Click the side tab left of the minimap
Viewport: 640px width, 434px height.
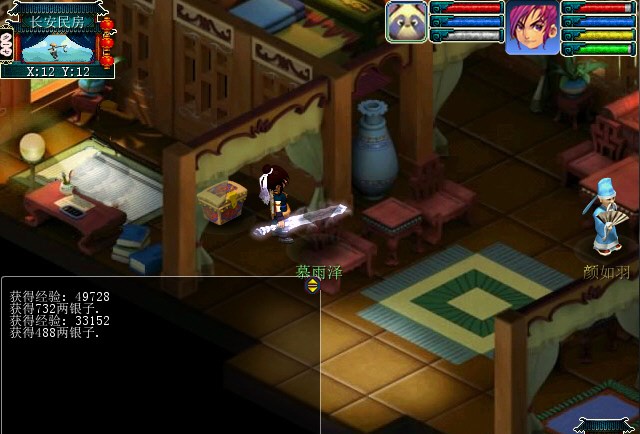tap(6, 45)
